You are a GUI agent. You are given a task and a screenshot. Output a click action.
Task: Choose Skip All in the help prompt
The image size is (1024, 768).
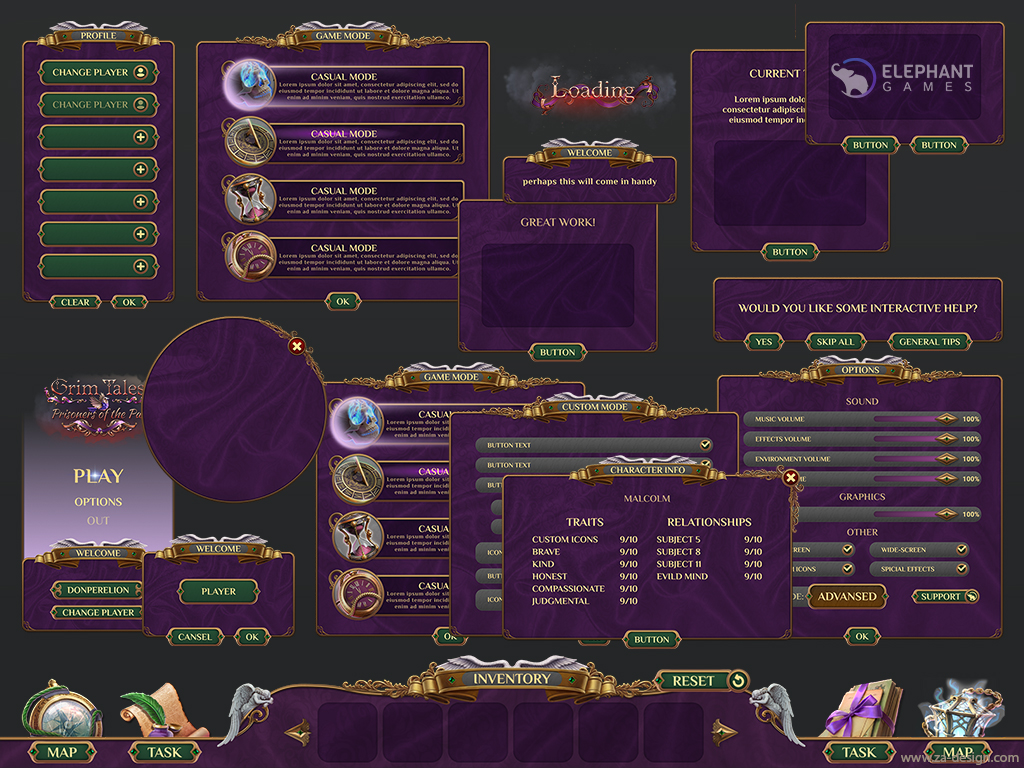click(835, 342)
